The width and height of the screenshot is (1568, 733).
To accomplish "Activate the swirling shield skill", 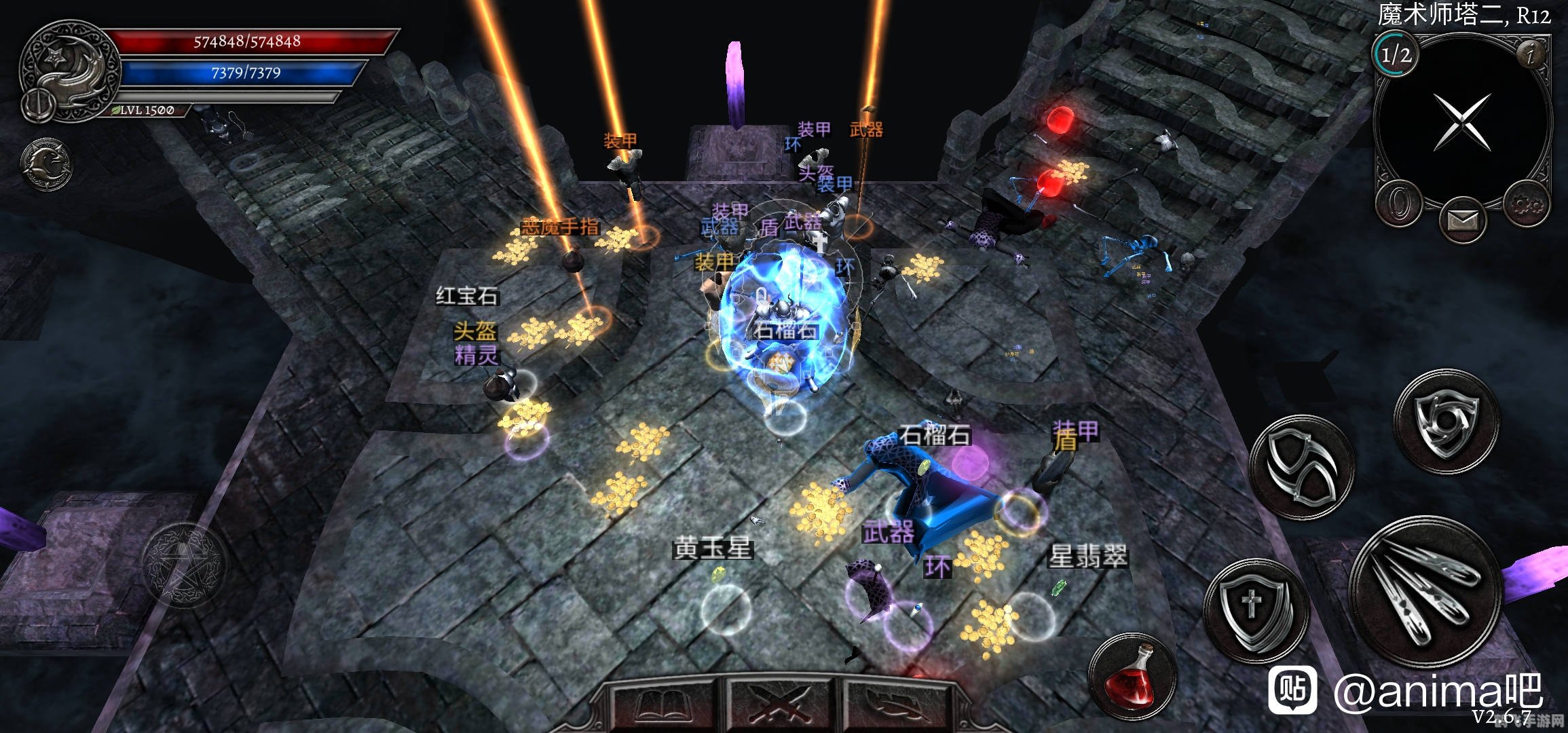I will (1446, 422).
